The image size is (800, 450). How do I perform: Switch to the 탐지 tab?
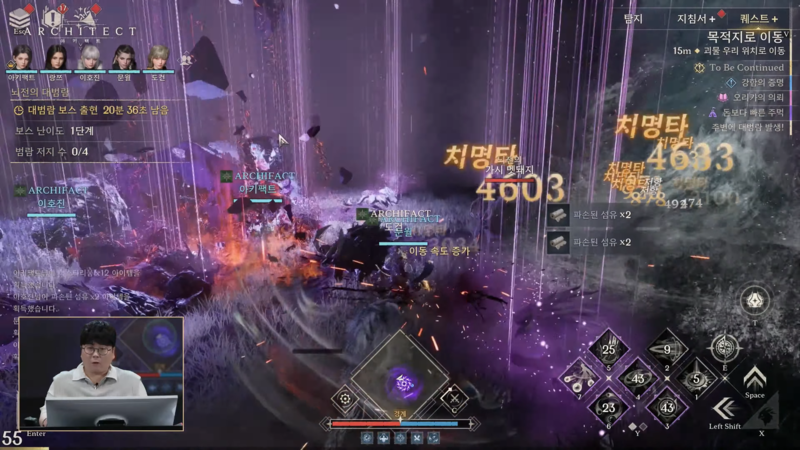click(632, 18)
